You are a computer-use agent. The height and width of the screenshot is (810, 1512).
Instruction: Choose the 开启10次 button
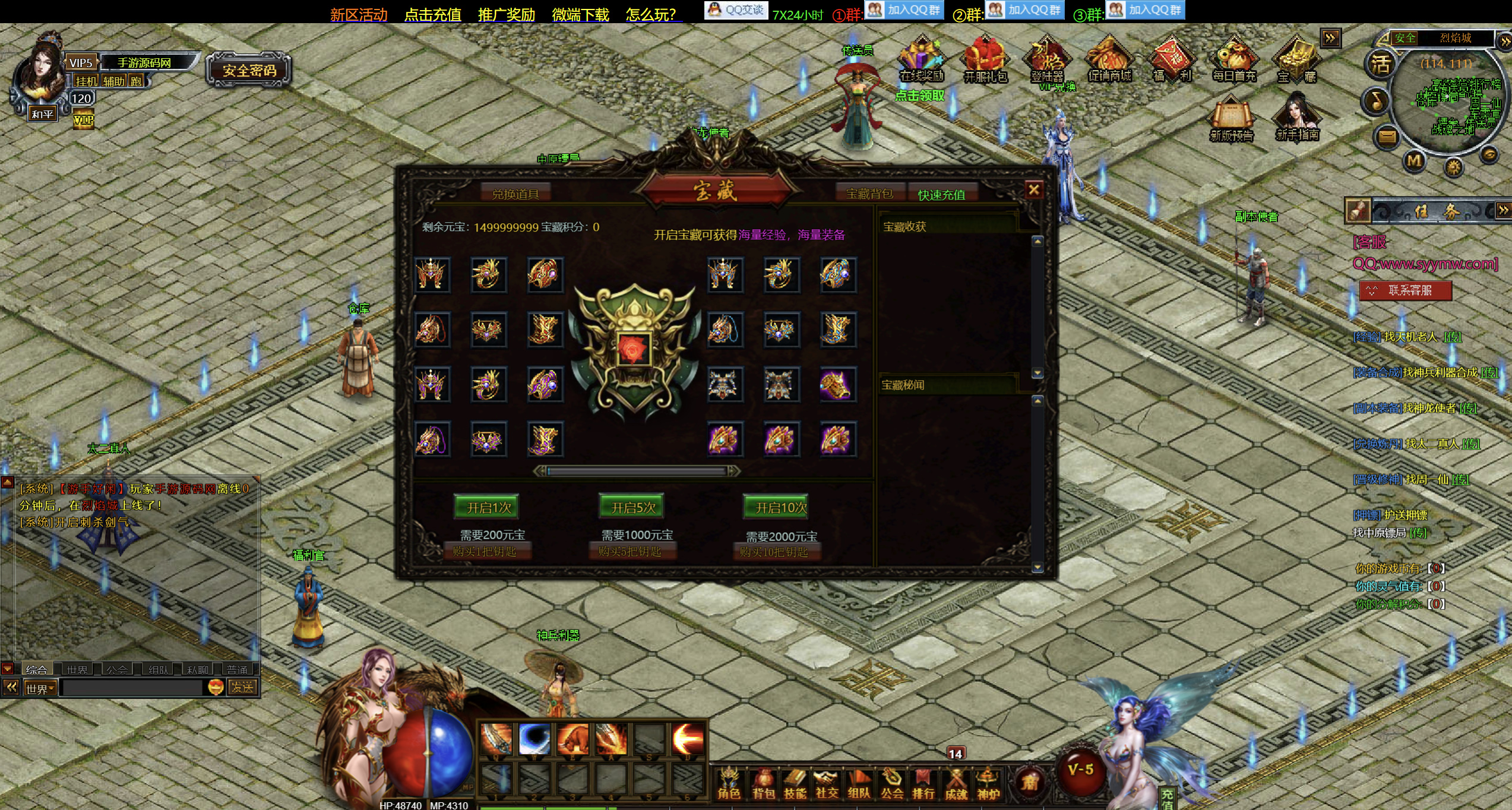click(x=780, y=507)
